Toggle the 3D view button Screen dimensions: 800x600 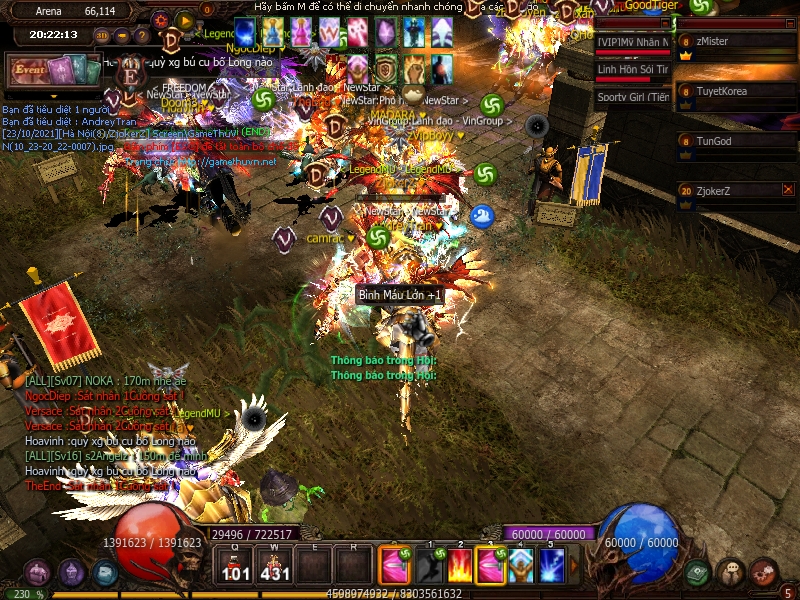102,36
